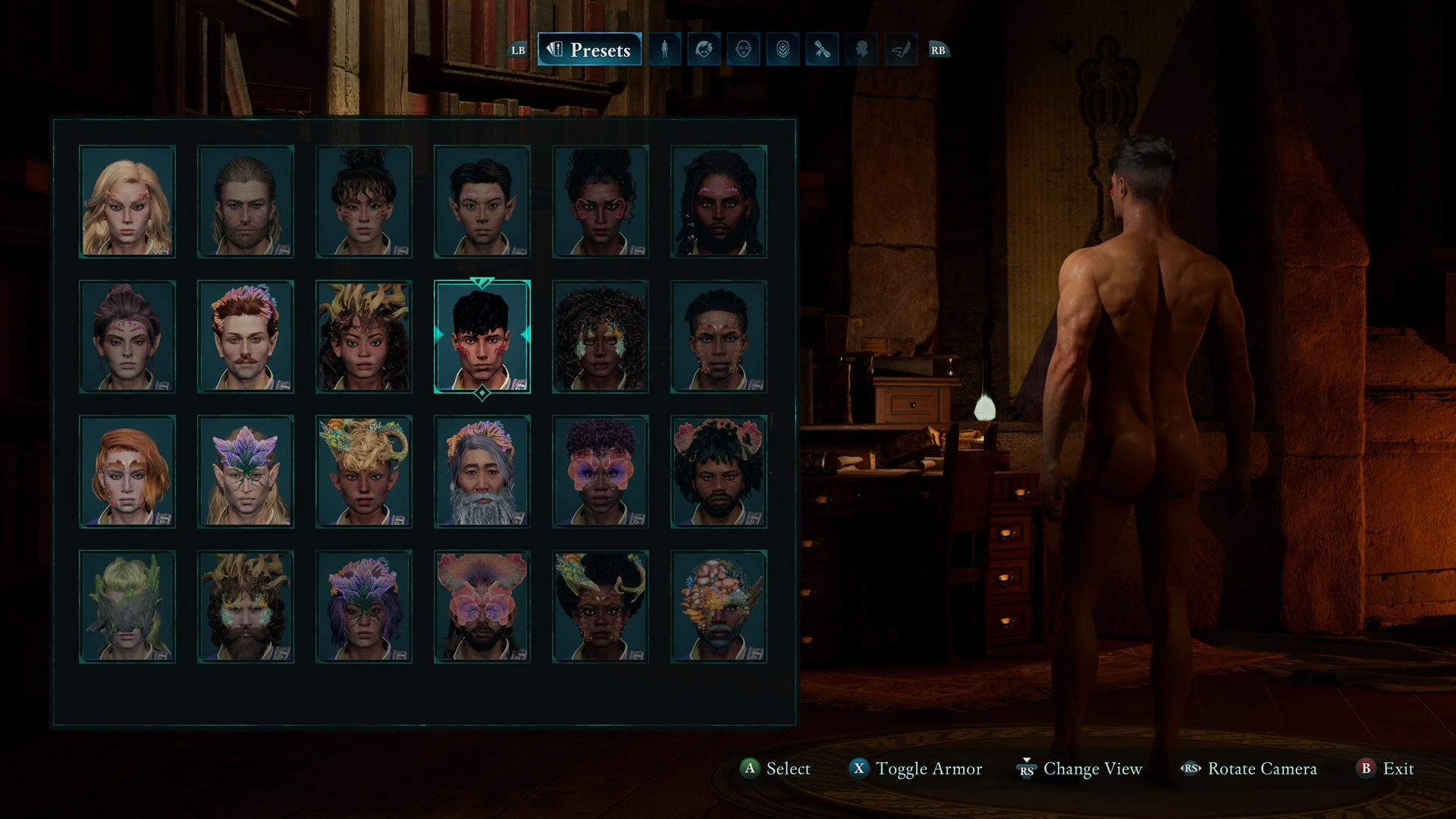1456x819 pixels.
Task: Choose the blonde wavy-haired woman preset
Action: pos(127,202)
